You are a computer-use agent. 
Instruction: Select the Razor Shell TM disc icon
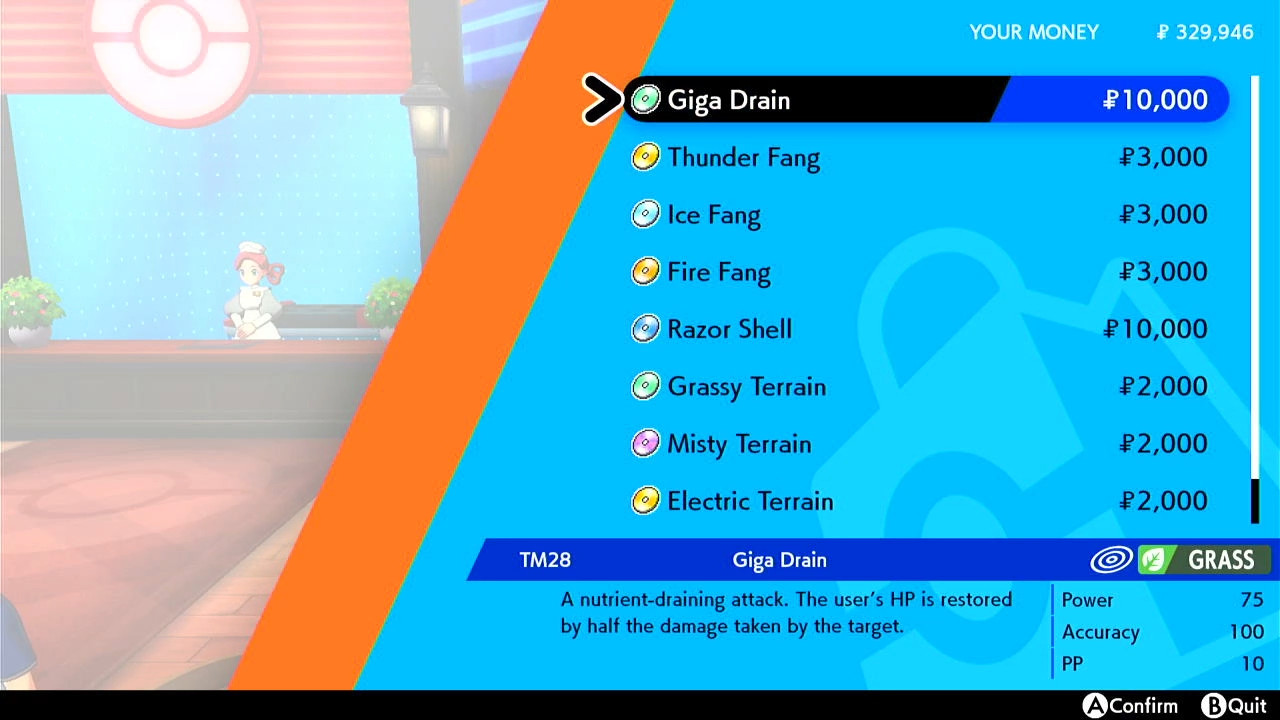[x=645, y=329]
